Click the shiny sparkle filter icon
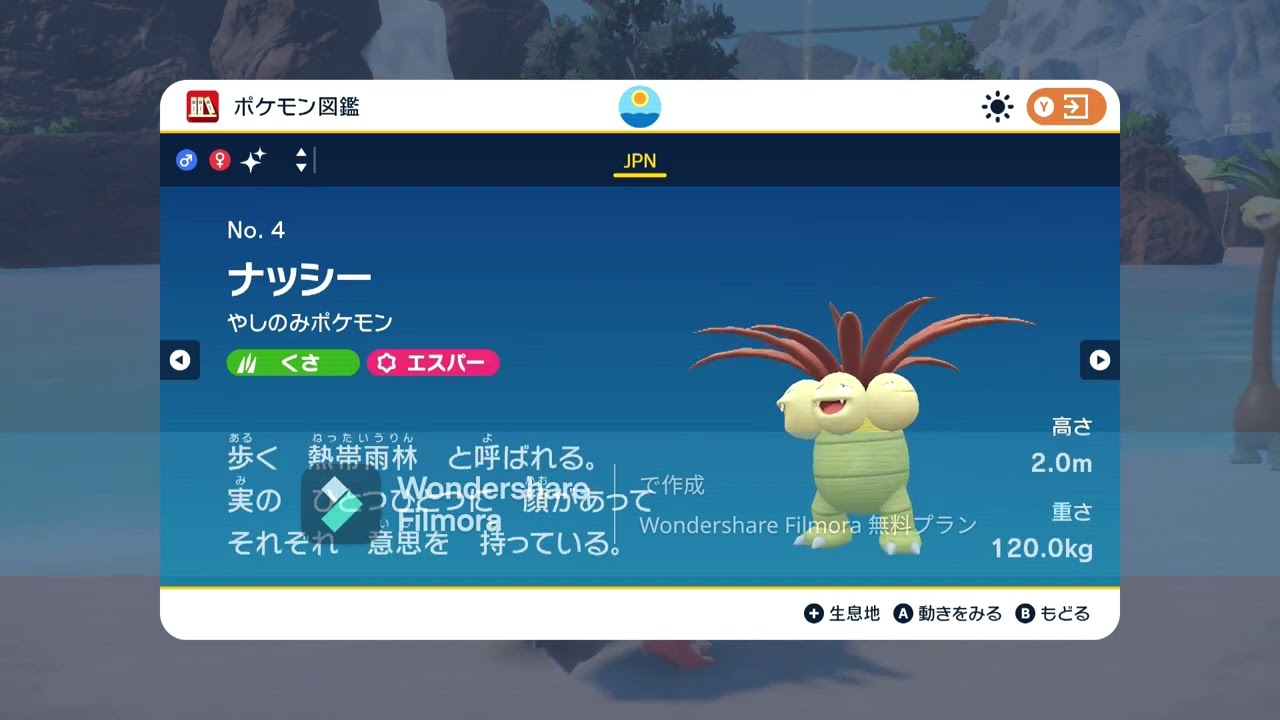Screen dimensions: 1280x720 [x=253, y=159]
